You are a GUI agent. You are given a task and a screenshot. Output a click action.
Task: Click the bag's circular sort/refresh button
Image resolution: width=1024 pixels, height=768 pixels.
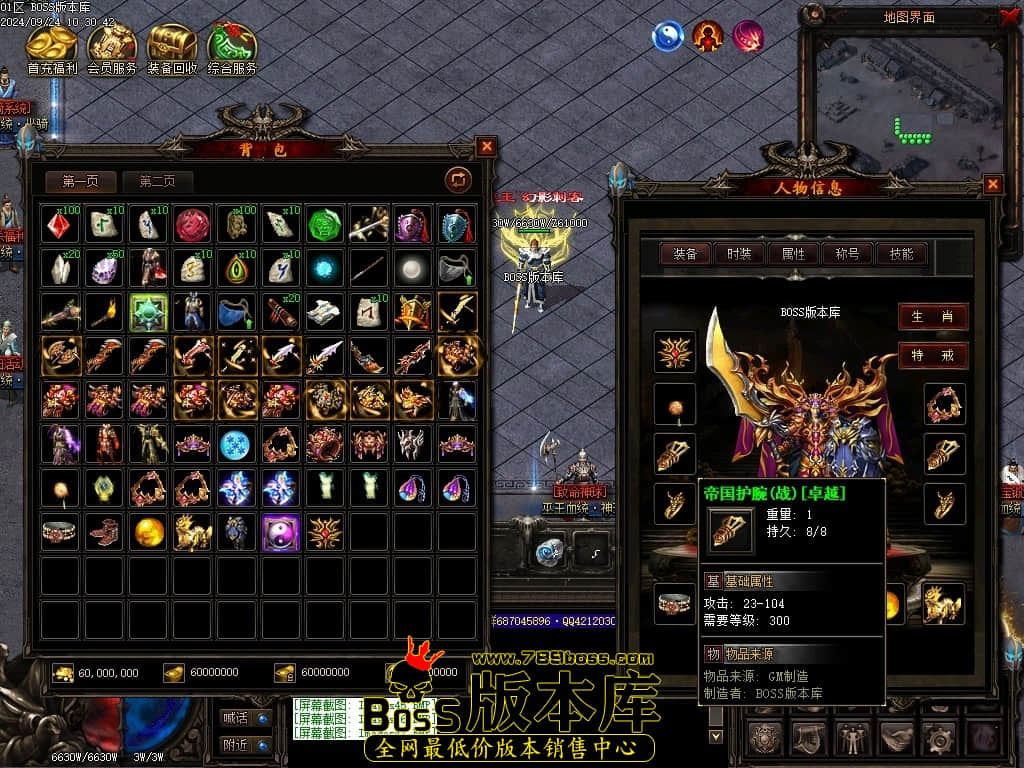(x=458, y=180)
